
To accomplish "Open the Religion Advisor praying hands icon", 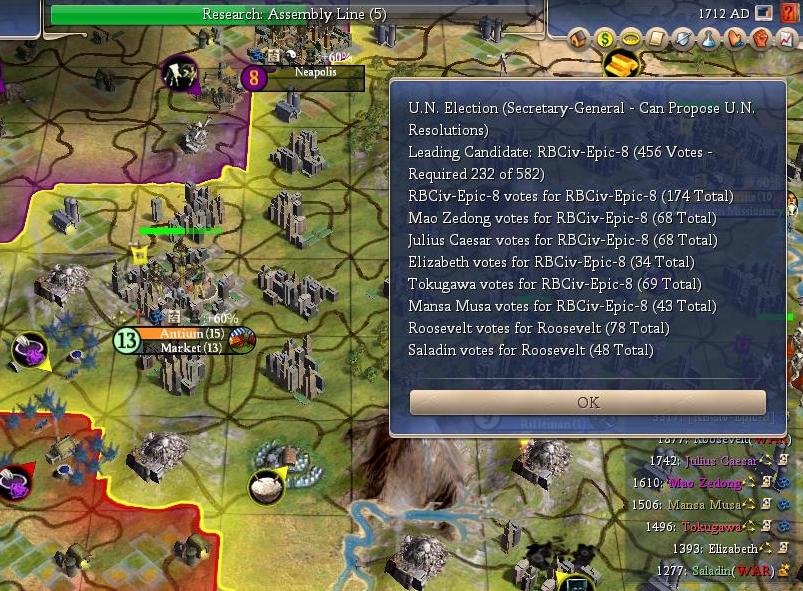I will click(x=735, y=40).
